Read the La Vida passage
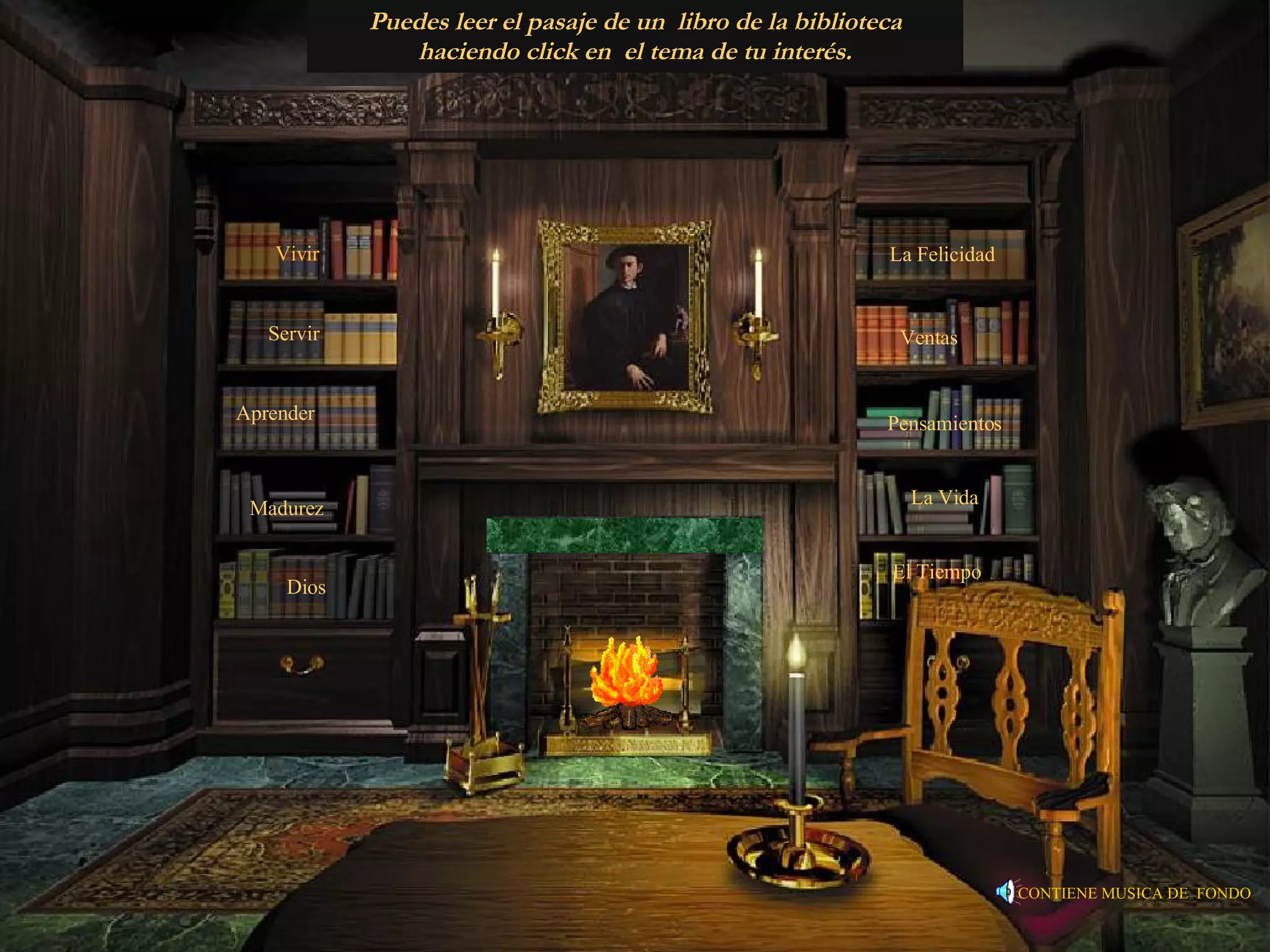 click(944, 498)
